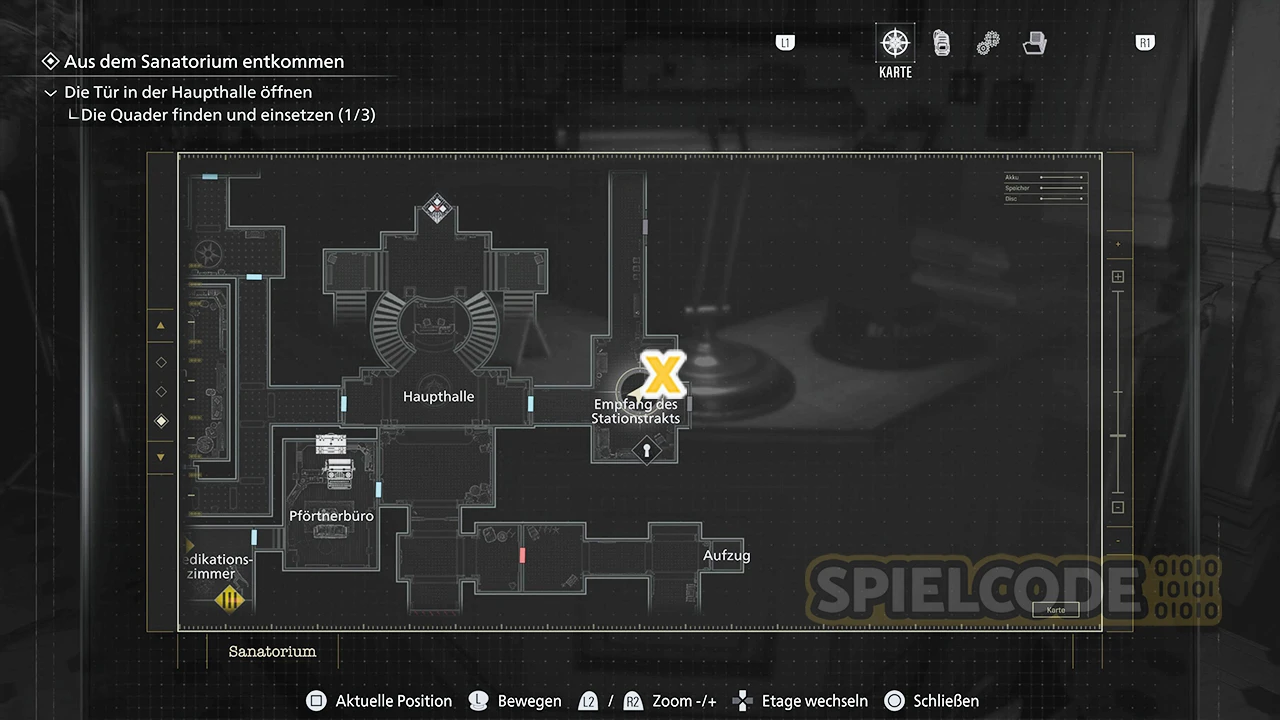This screenshot has width=1280, height=720.
Task: Click the yellow marker at Medikationszimmer
Action: point(231,599)
